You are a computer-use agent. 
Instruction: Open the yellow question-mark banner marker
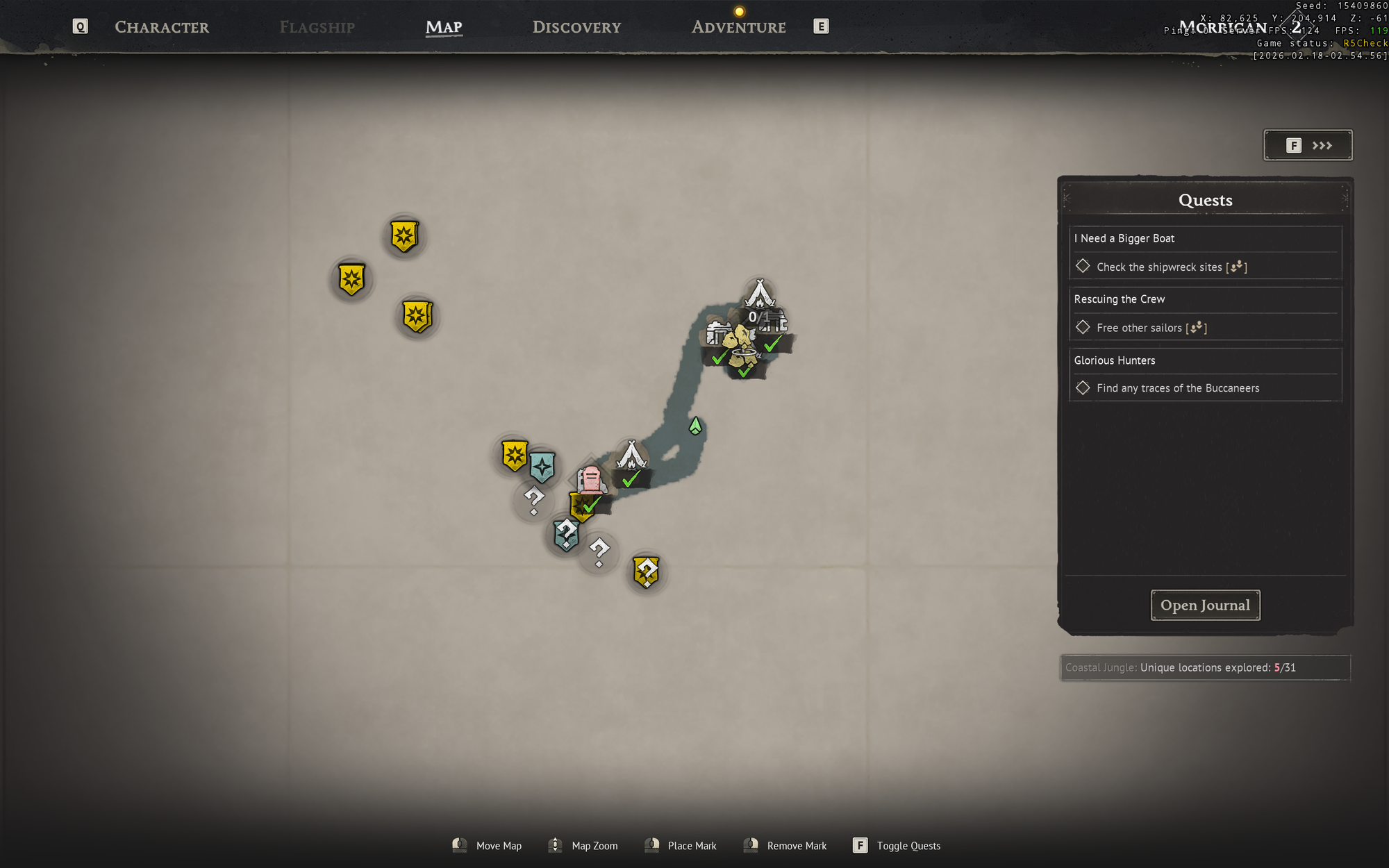[646, 571]
